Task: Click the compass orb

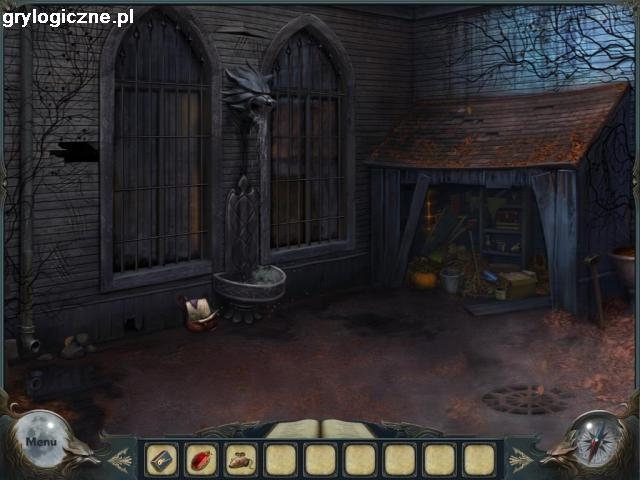Action: tap(597, 439)
